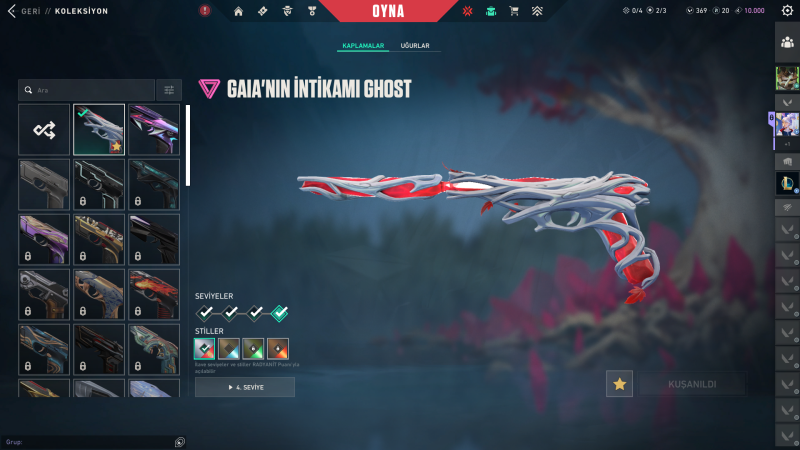
Task: Switch to the Uğurlar tab
Action: click(x=415, y=46)
